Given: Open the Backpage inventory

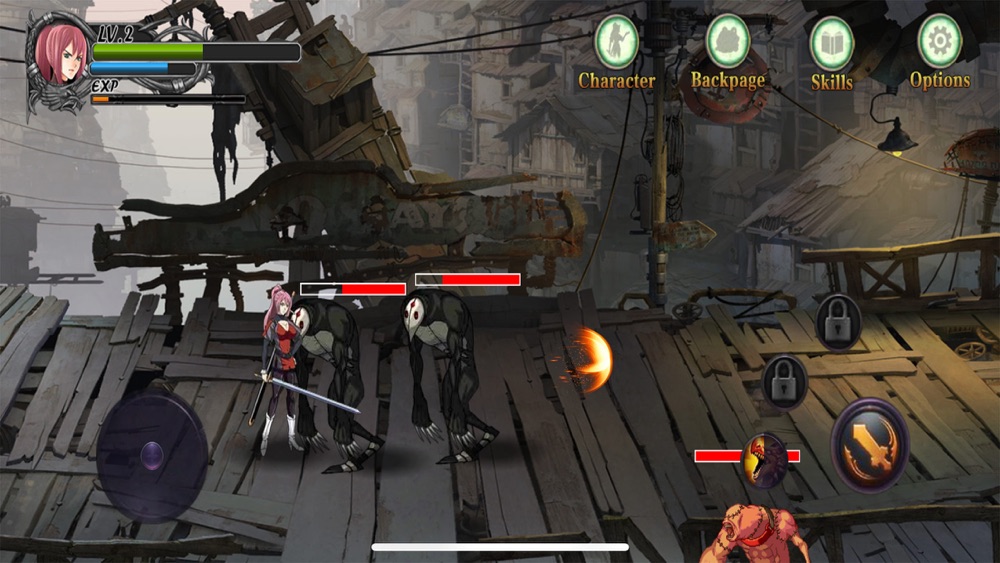Looking at the screenshot, I should (728, 43).
